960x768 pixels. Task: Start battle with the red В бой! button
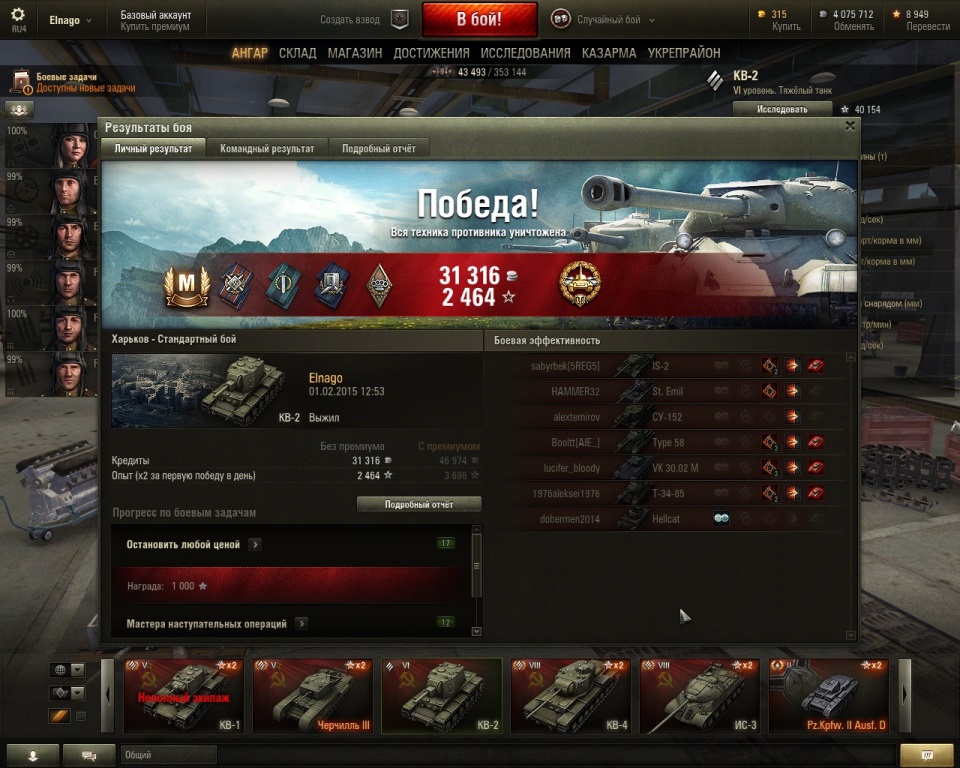[479, 19]
